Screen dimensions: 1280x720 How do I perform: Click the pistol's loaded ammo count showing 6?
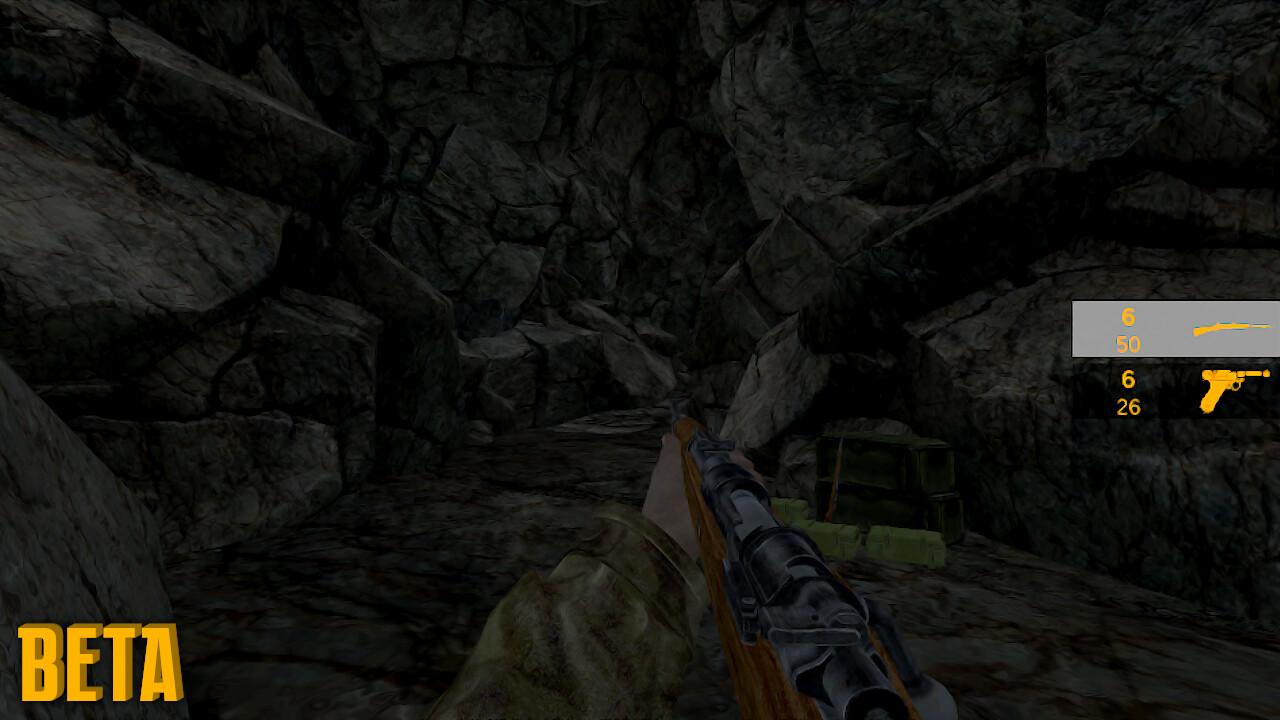(x=1128, y=381)
